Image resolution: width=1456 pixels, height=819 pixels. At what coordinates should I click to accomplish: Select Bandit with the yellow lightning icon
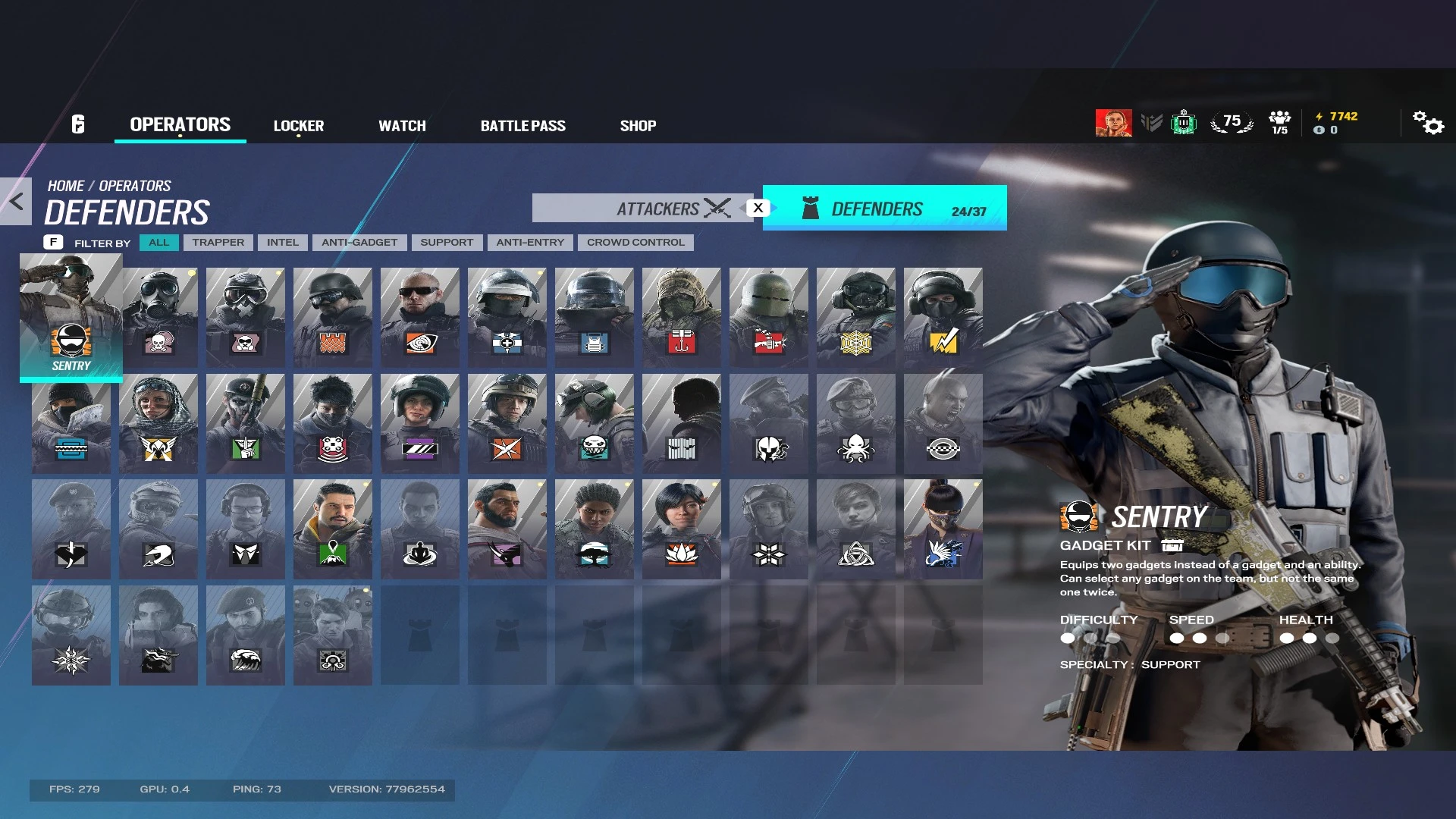tap(943, 316)
